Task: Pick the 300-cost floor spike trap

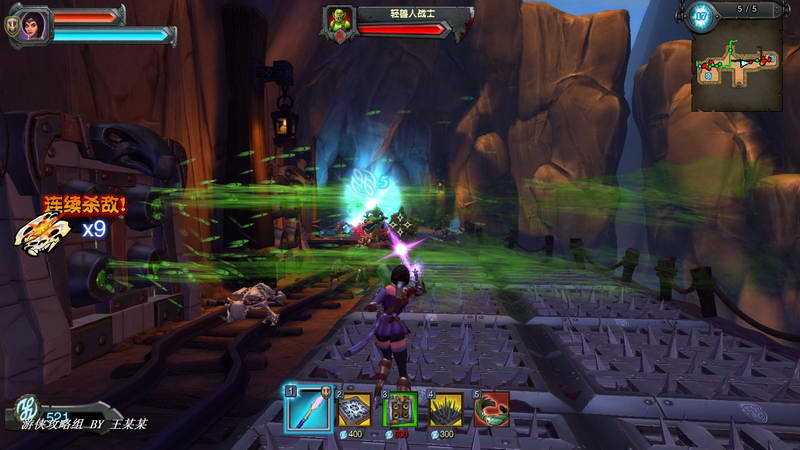Action: pyautogui.click(x=446, y=409)
